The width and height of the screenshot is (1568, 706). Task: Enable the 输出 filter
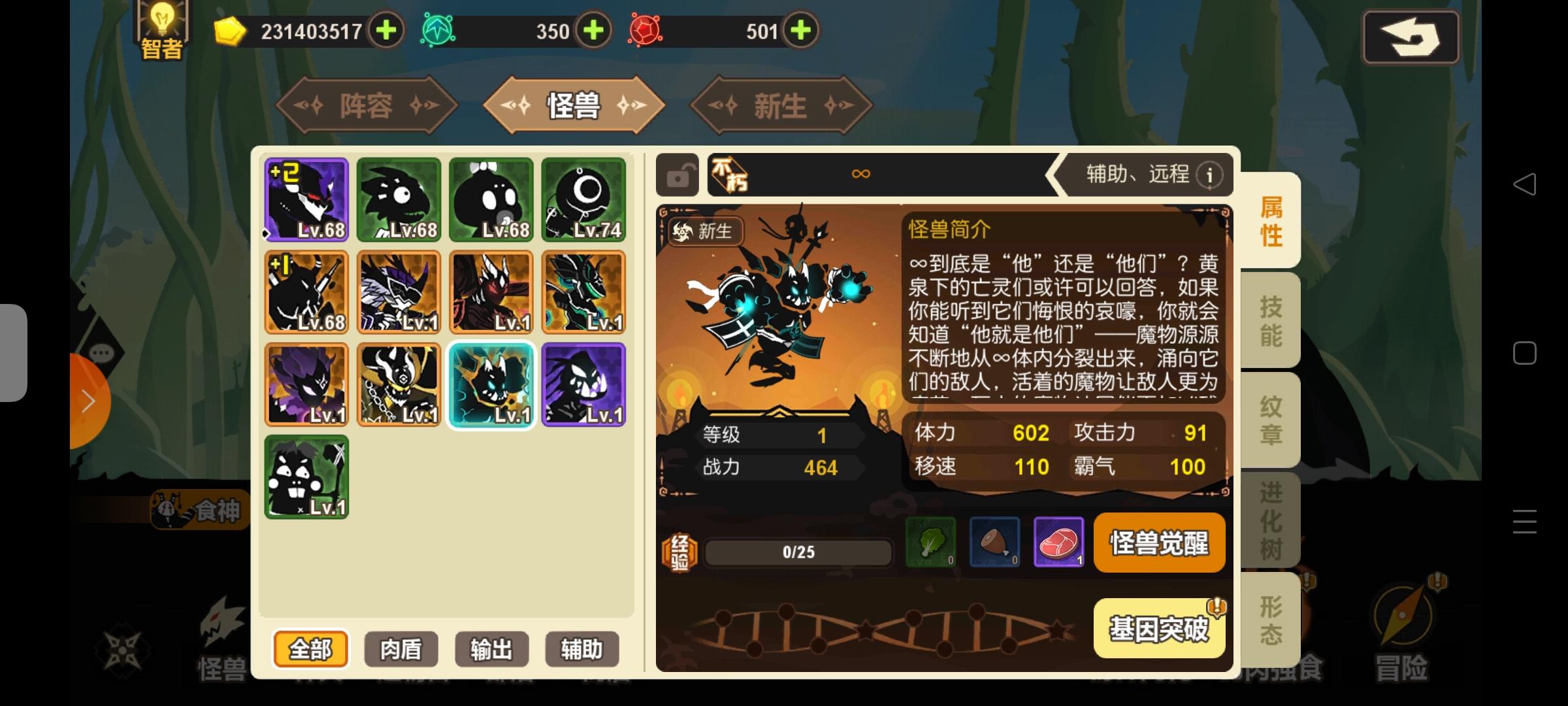click(491, 649)
